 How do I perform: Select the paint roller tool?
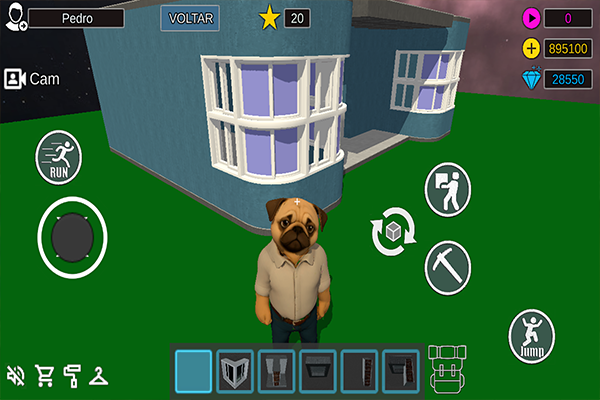click(x=72, y=376)
